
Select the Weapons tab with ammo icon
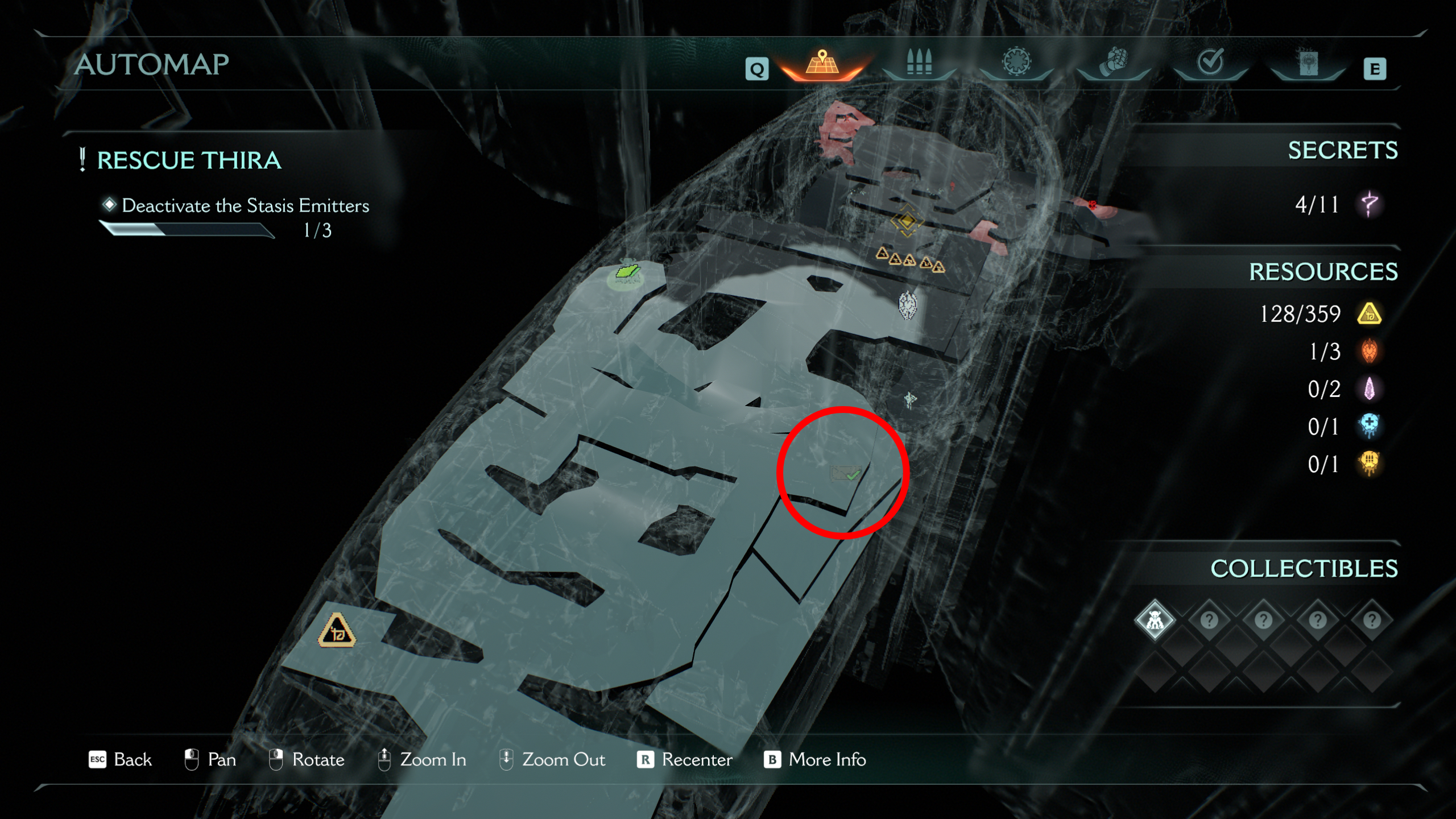pos(920,63)
